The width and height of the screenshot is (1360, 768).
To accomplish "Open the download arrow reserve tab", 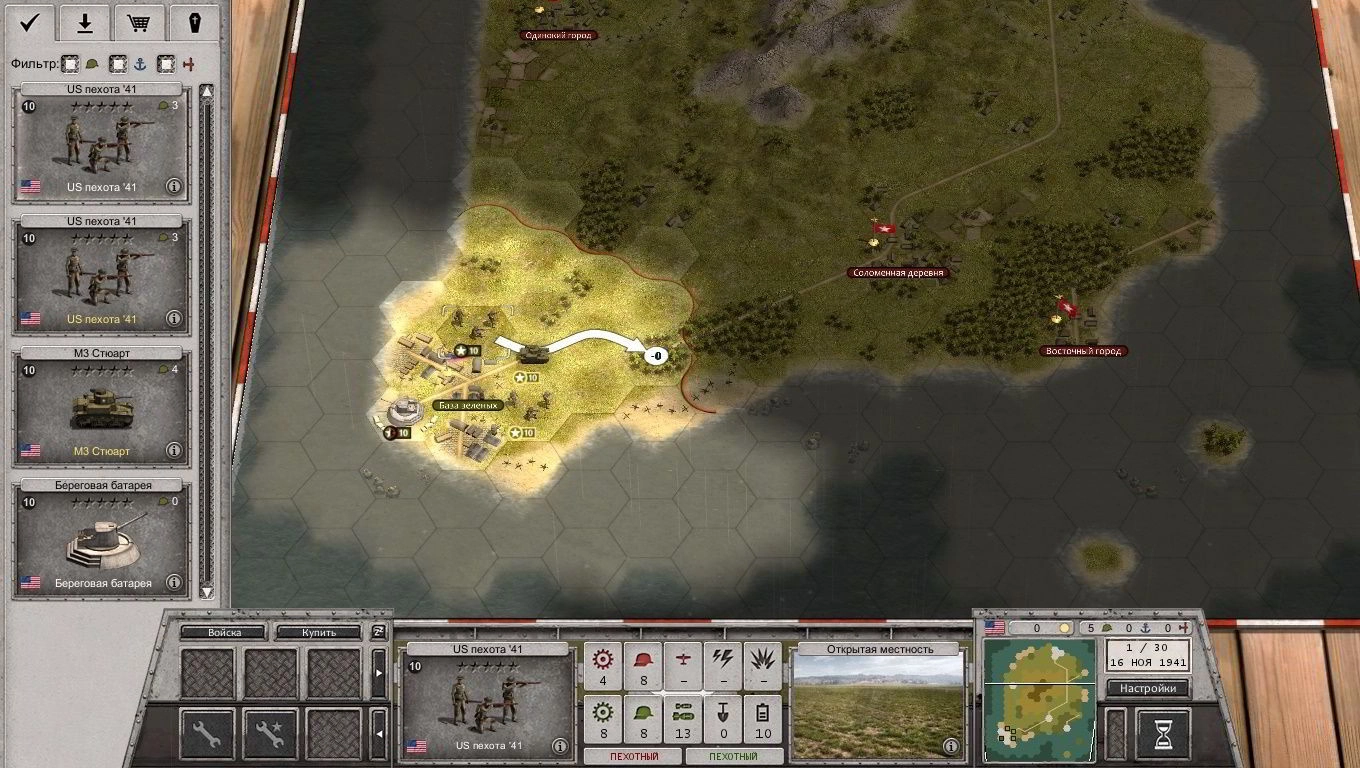I will click(x=85, y=22).
